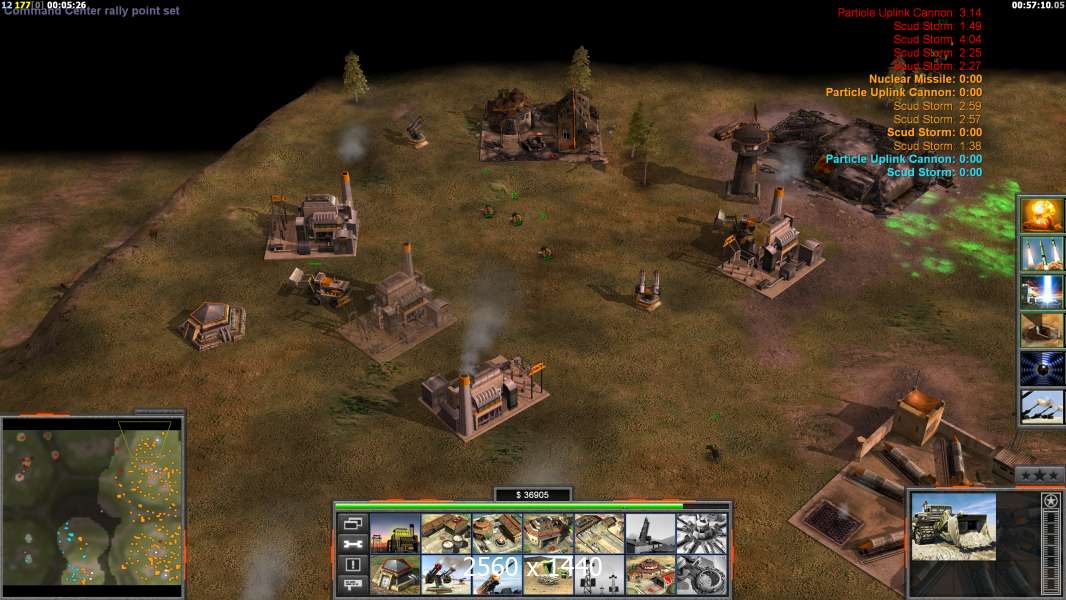Image resolution: width=1066 pixels, height=600 pixels.
Task: Activate the Scud Storm missiles shortcut
Action: 1042,253
